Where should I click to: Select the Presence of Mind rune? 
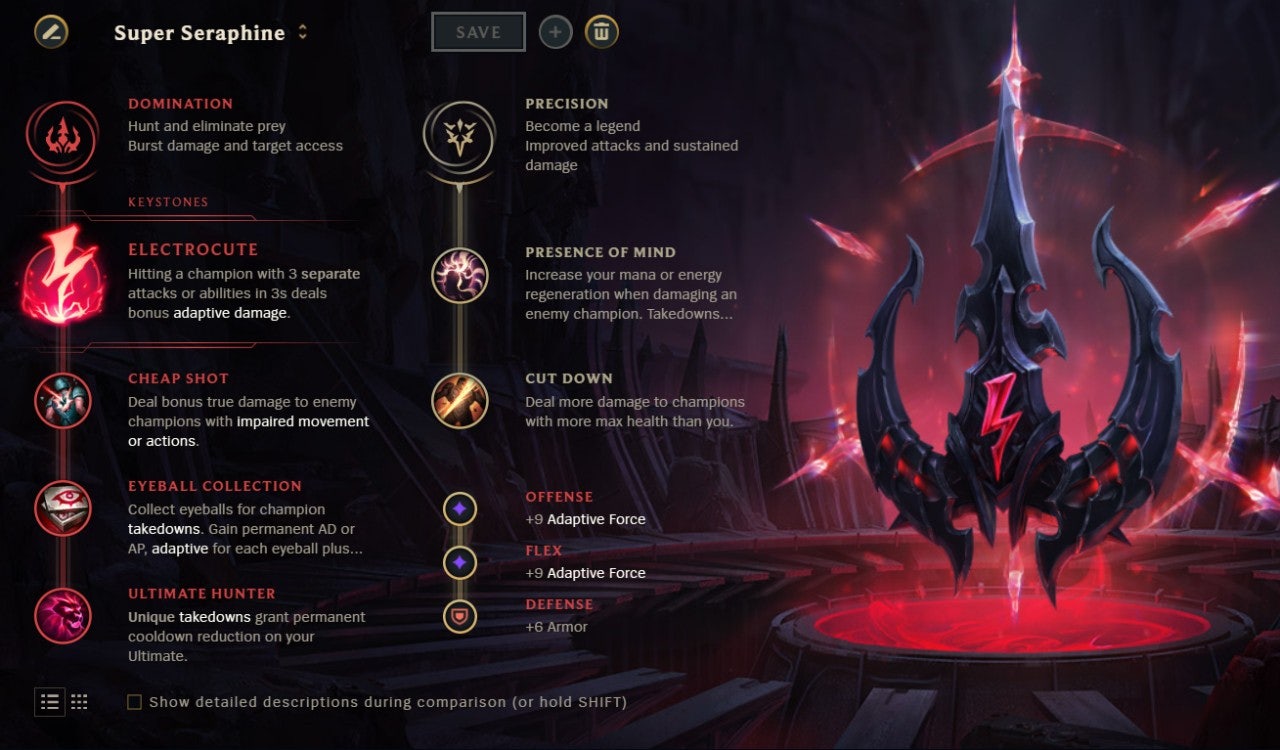tap(459, 275)
